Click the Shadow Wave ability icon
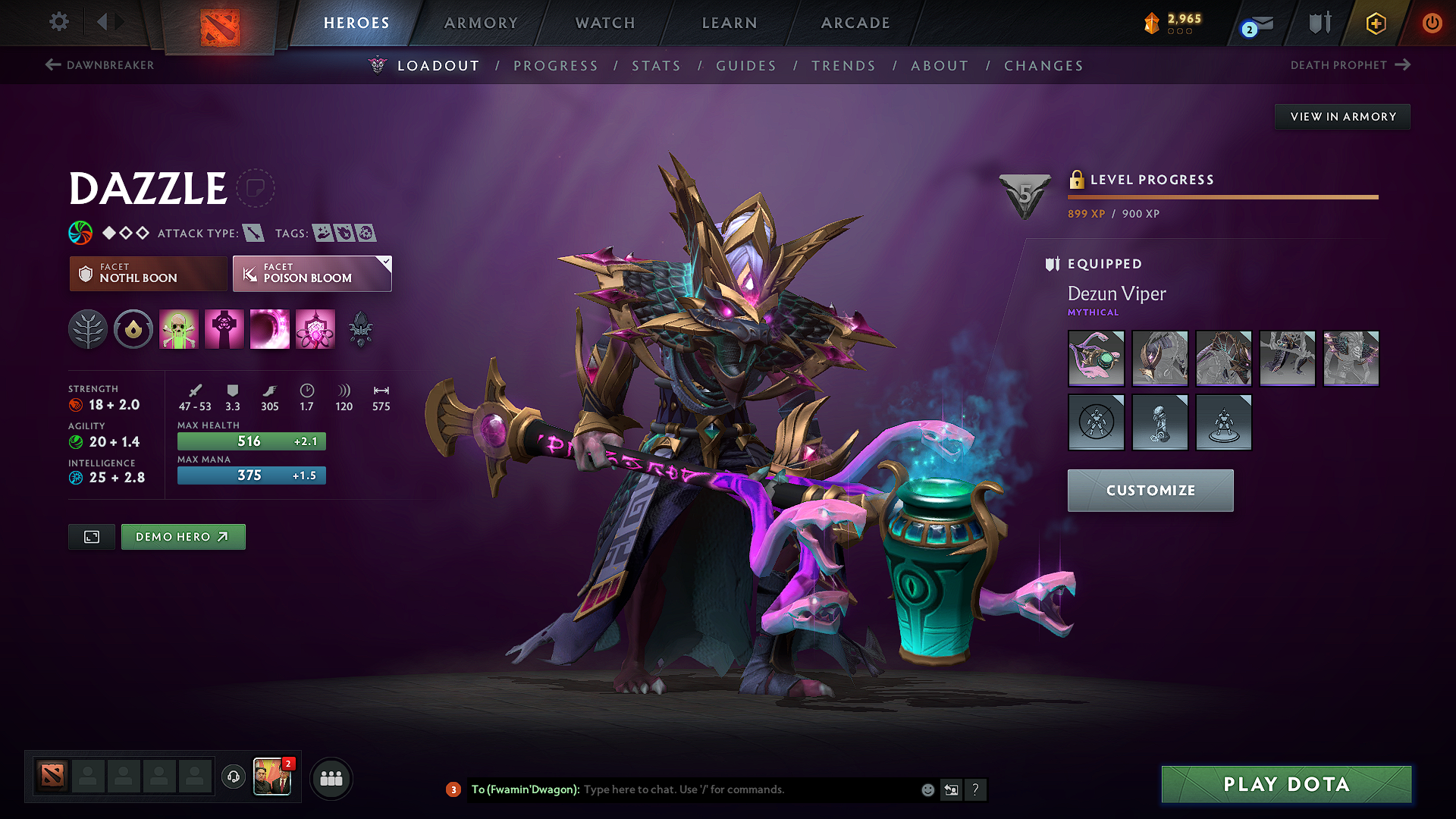Screen dimensions: 1456x819 (x=270, y=329)
